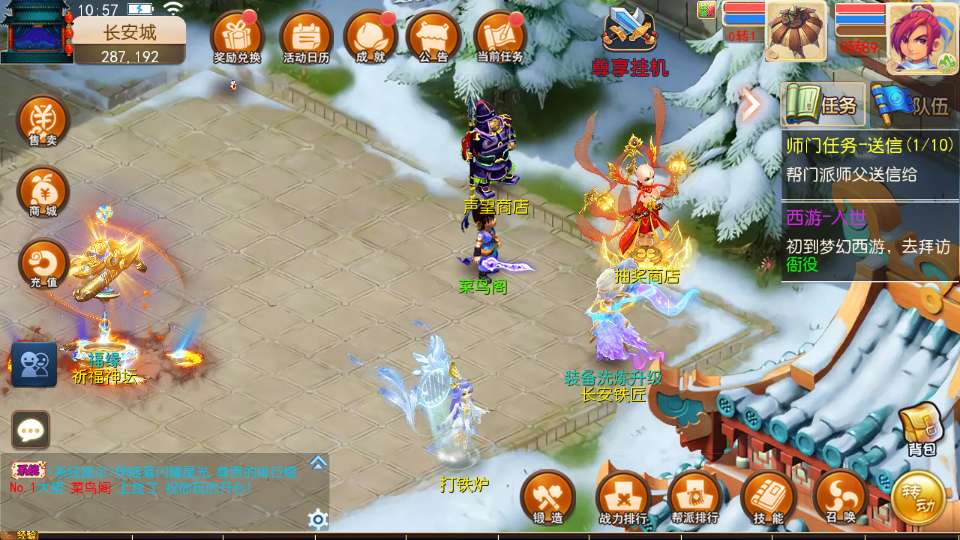Open the 活动日历 activity calendar
This screenshot has height=540, width=960.
306,37
